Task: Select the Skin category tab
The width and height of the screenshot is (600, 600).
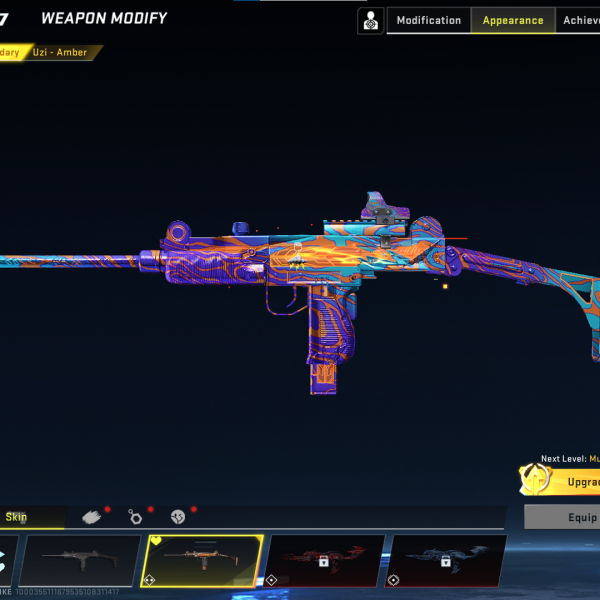Action: click(17, 517)
